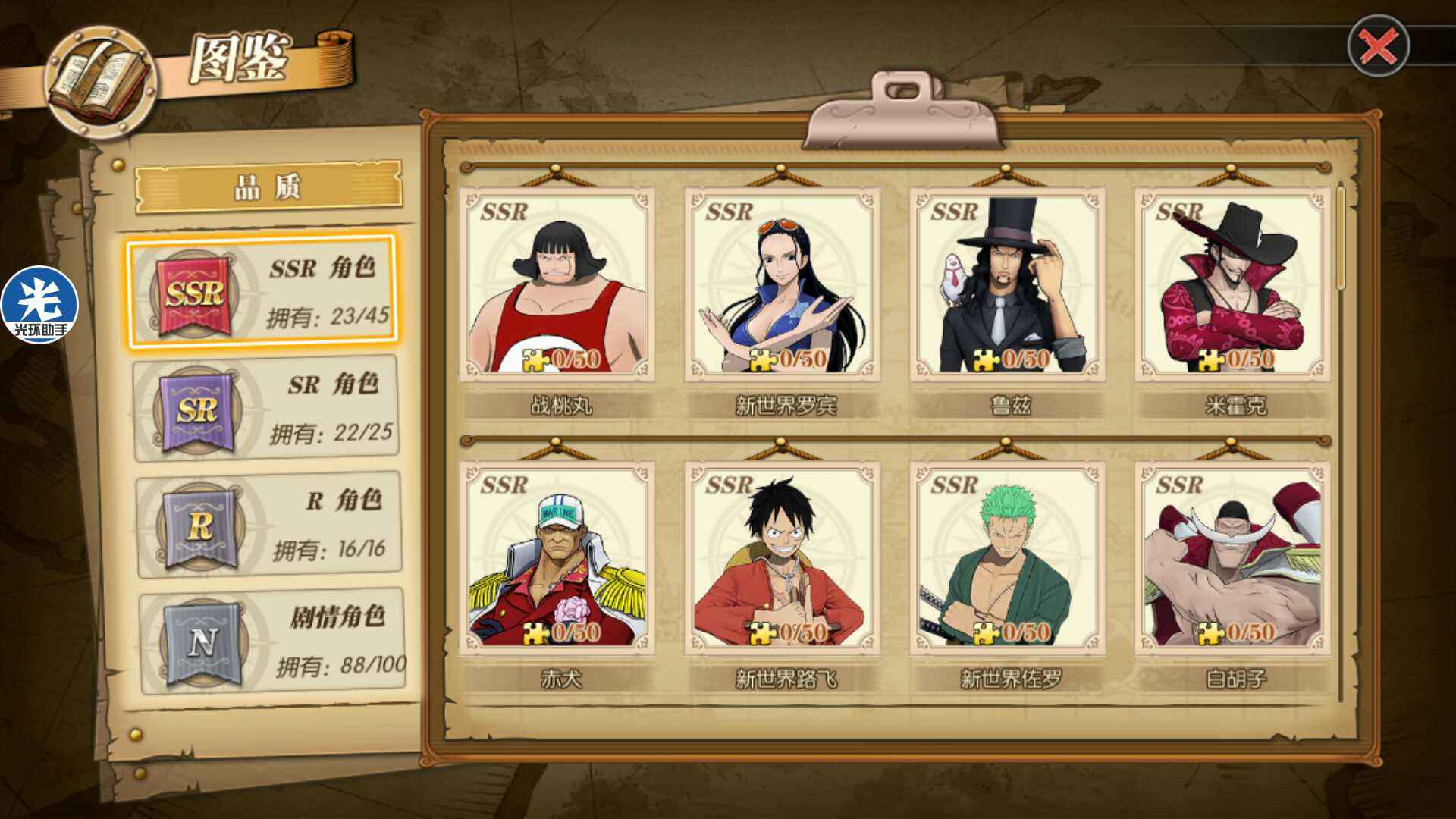Choose the 新世界佐罗 character card
Viewport: 1456px width, 819px height.
1008,559
